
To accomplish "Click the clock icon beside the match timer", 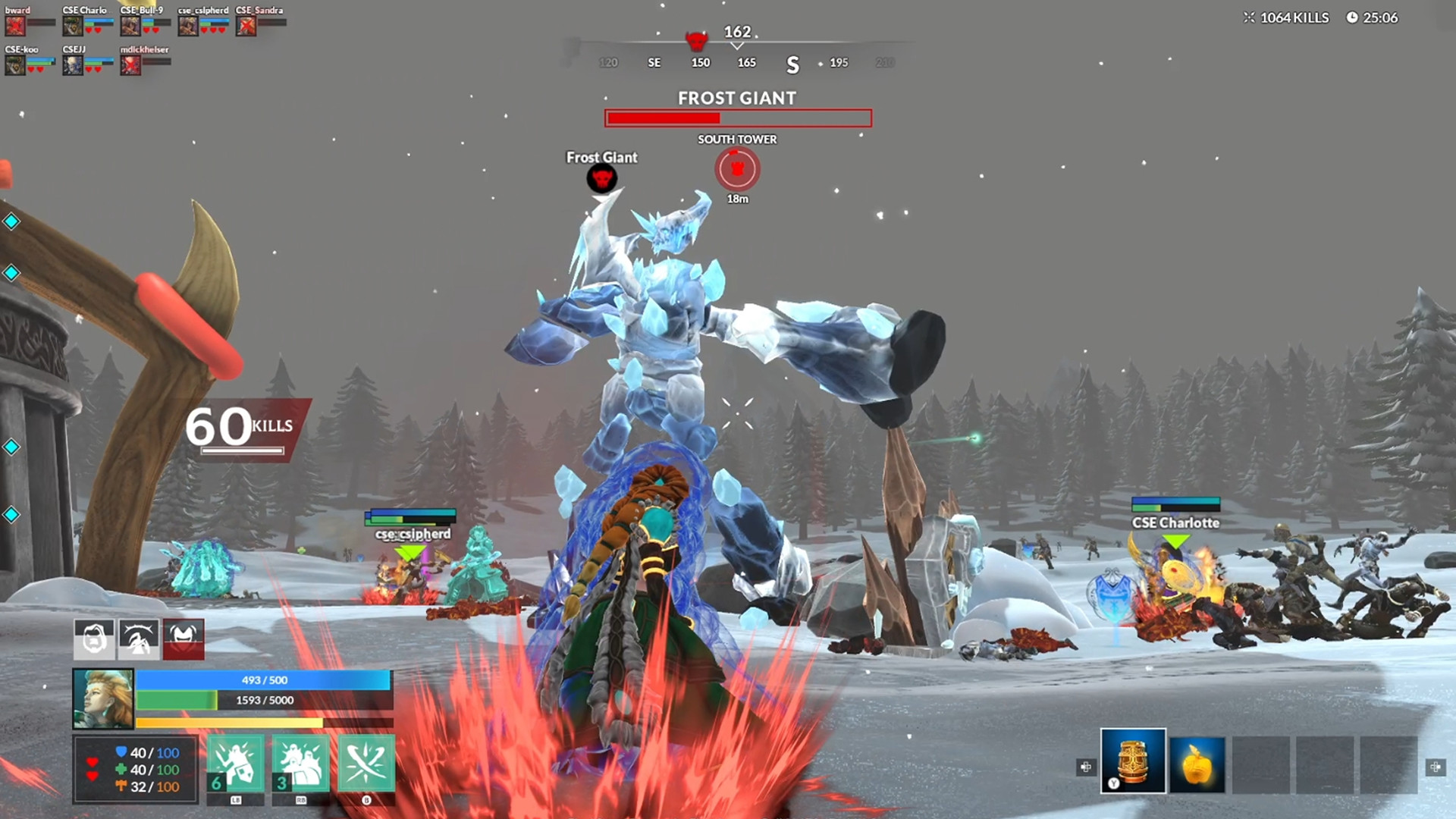I will tap(1354, 17).
